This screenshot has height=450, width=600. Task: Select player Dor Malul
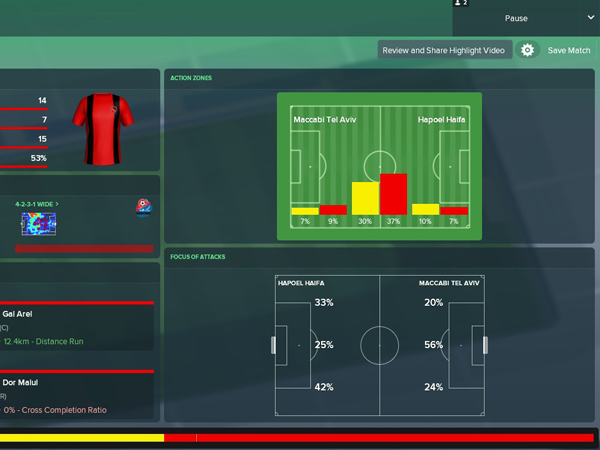[20, 382]
